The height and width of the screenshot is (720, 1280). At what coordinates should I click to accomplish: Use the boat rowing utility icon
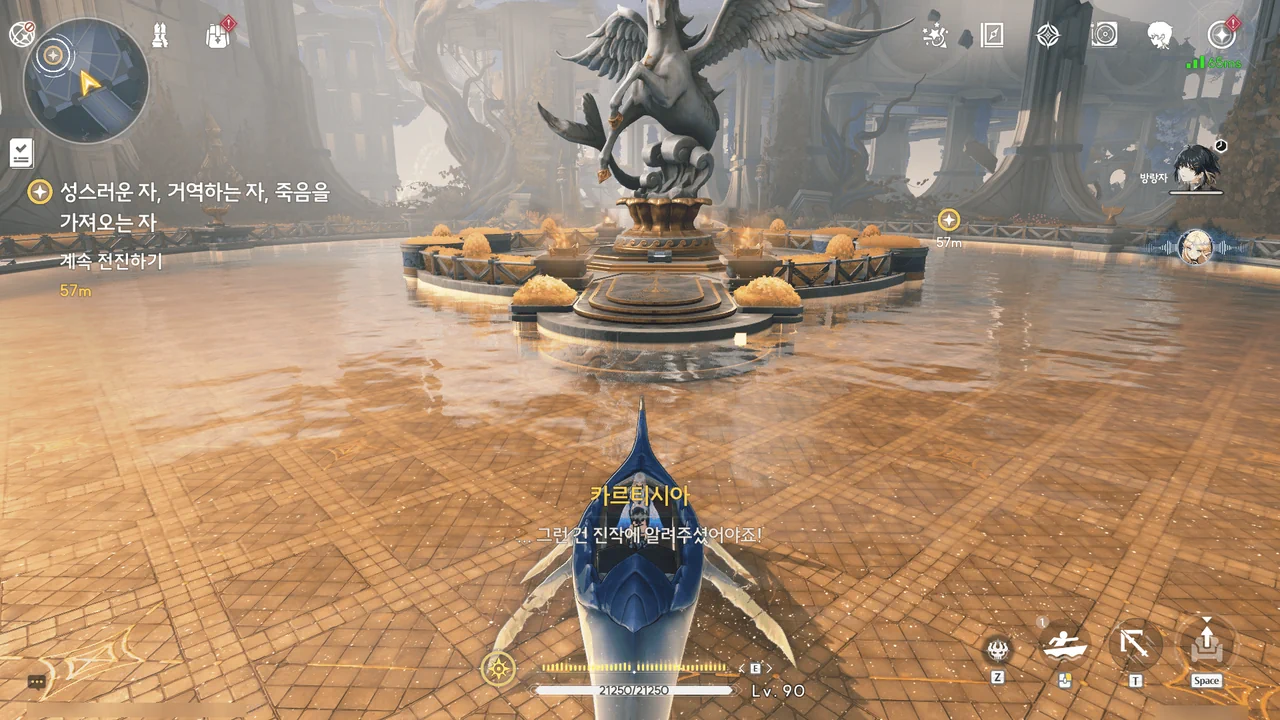pos(1064,647)
